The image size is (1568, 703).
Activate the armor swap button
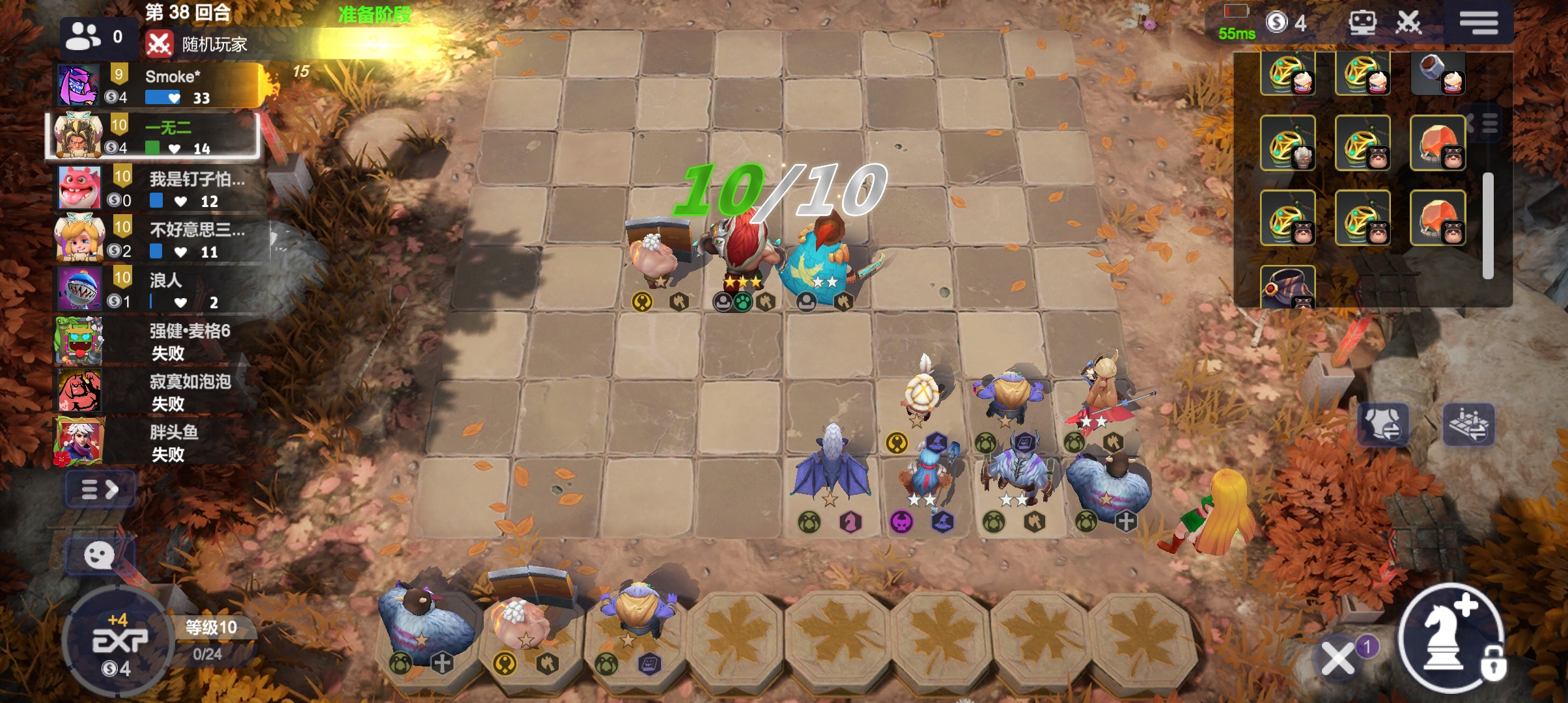pos(1384,424)
